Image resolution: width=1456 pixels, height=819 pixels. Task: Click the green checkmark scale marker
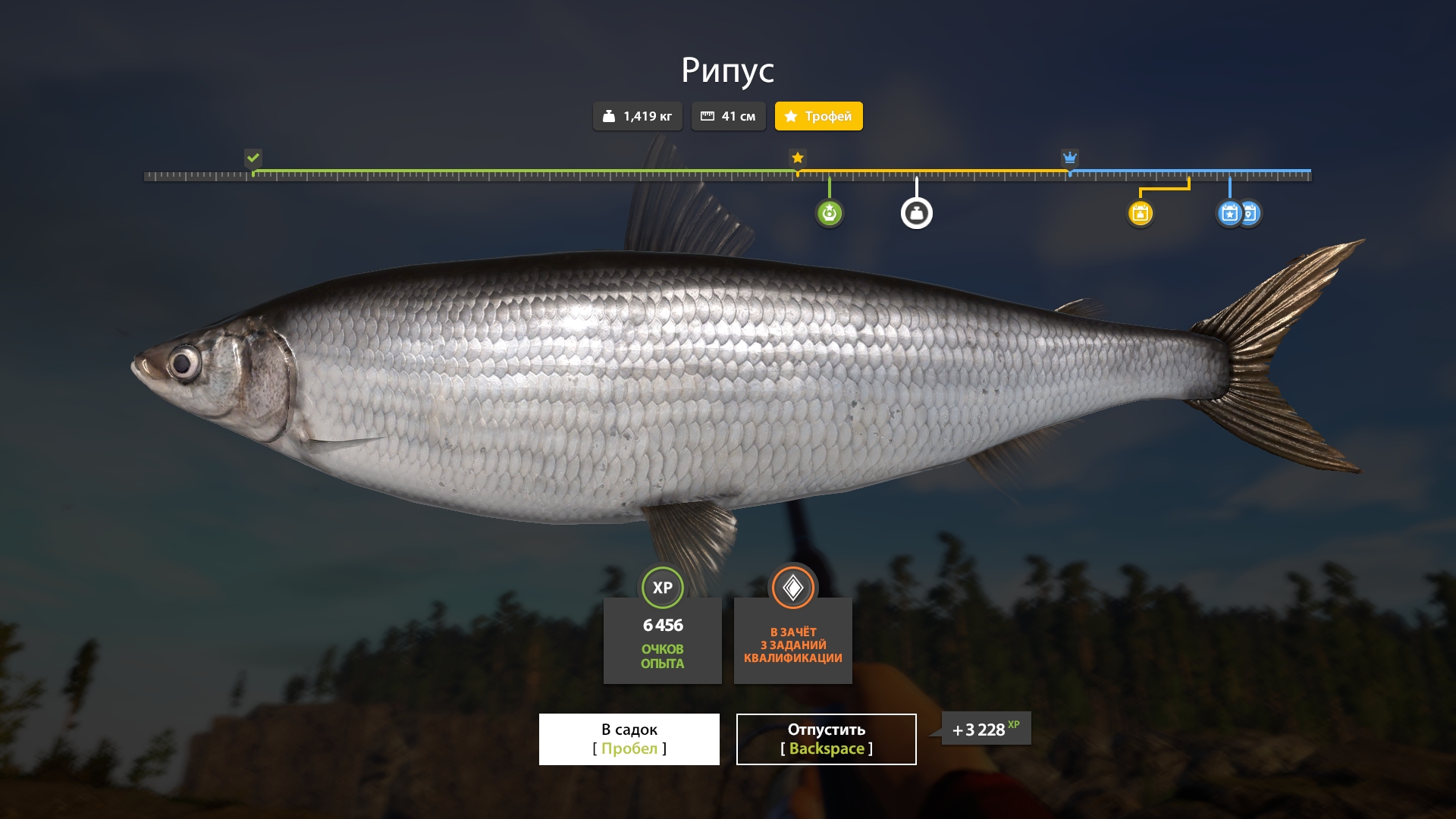(253, 158)
